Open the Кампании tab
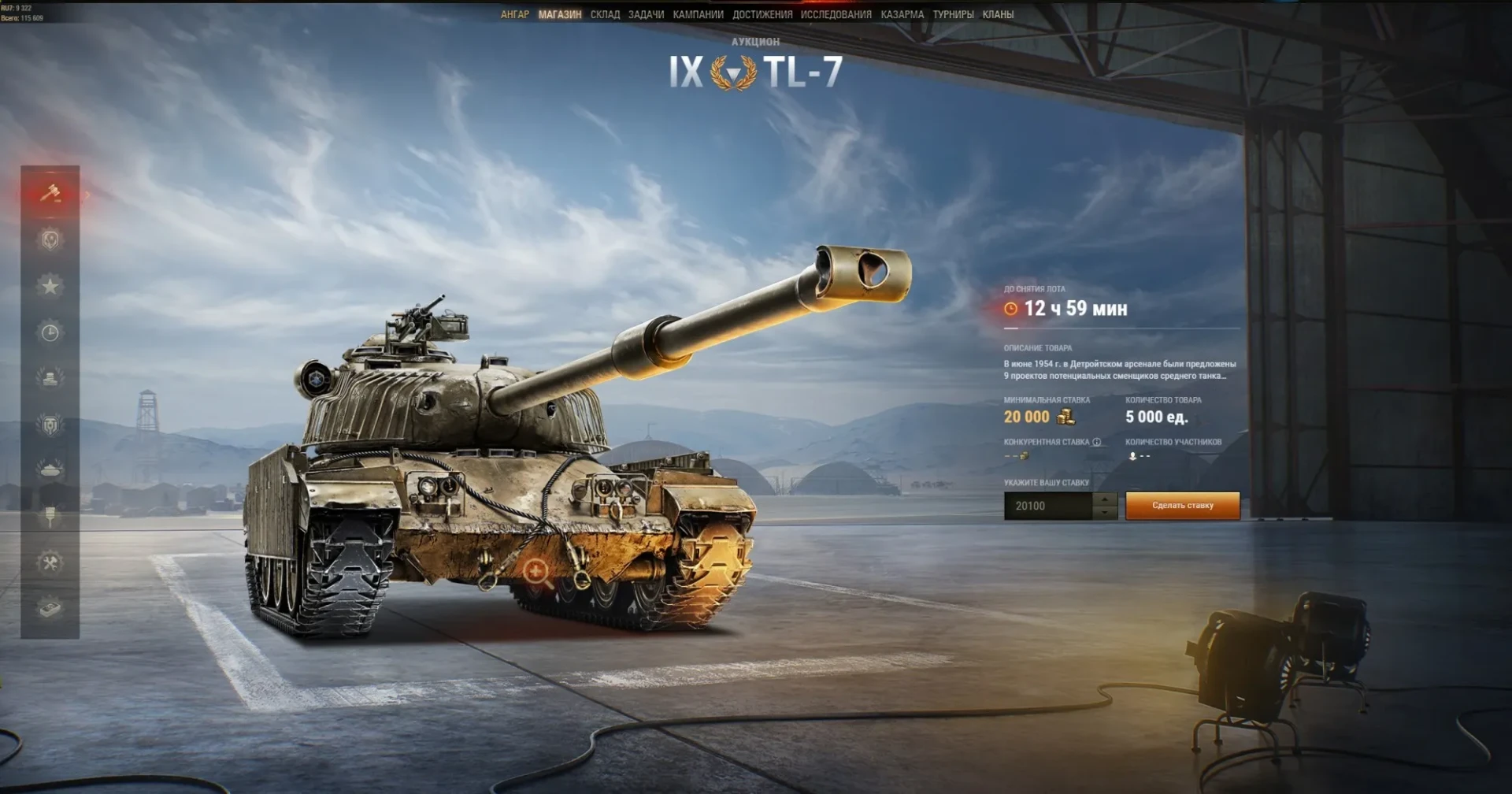This screenshot has width=1512, height=794. (698, 14)
